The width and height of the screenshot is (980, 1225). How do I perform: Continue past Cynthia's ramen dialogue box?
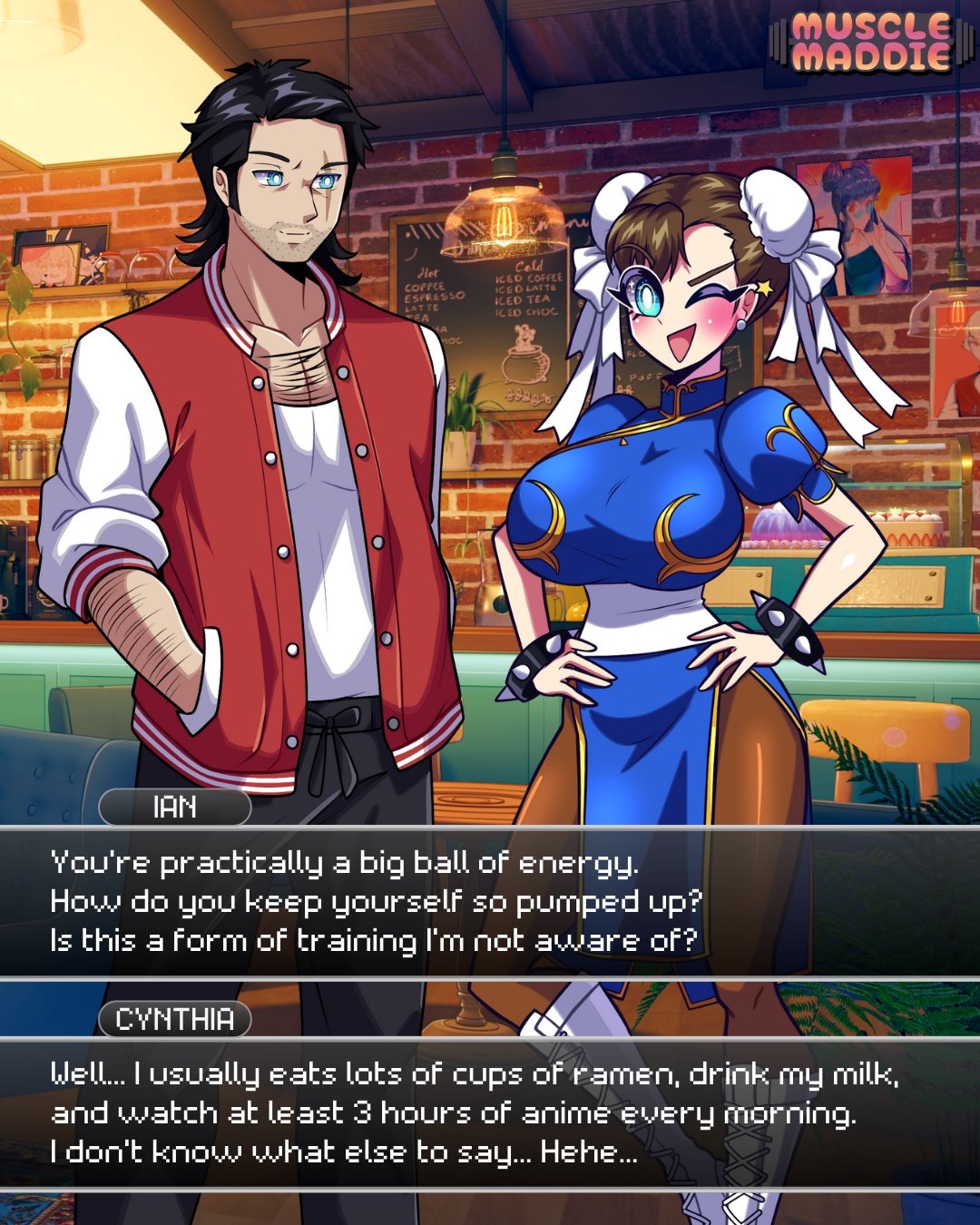coord(490,1112)
